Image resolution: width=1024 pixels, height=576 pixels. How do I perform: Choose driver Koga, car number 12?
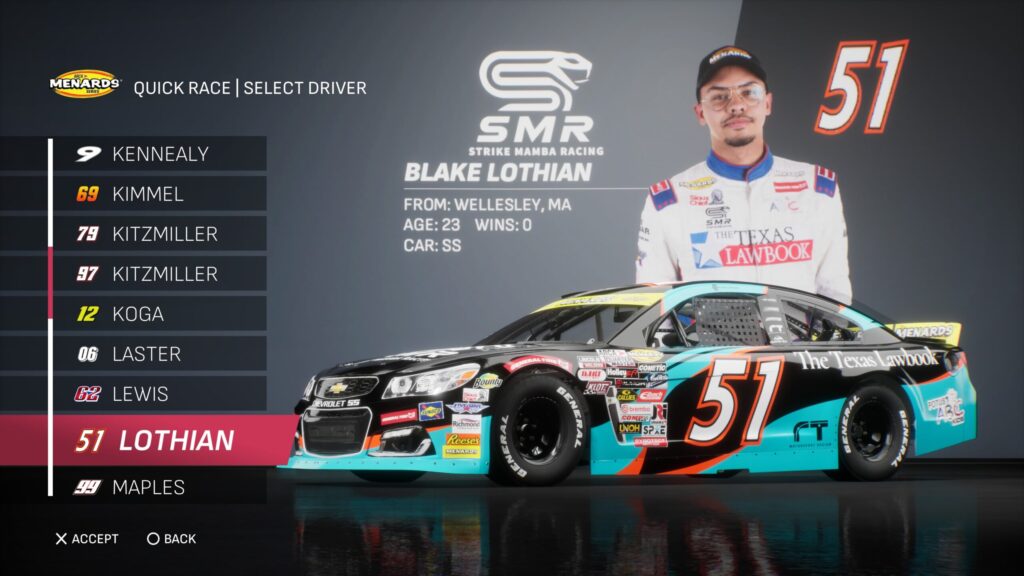pyautogui.click(x=160, y=314)
